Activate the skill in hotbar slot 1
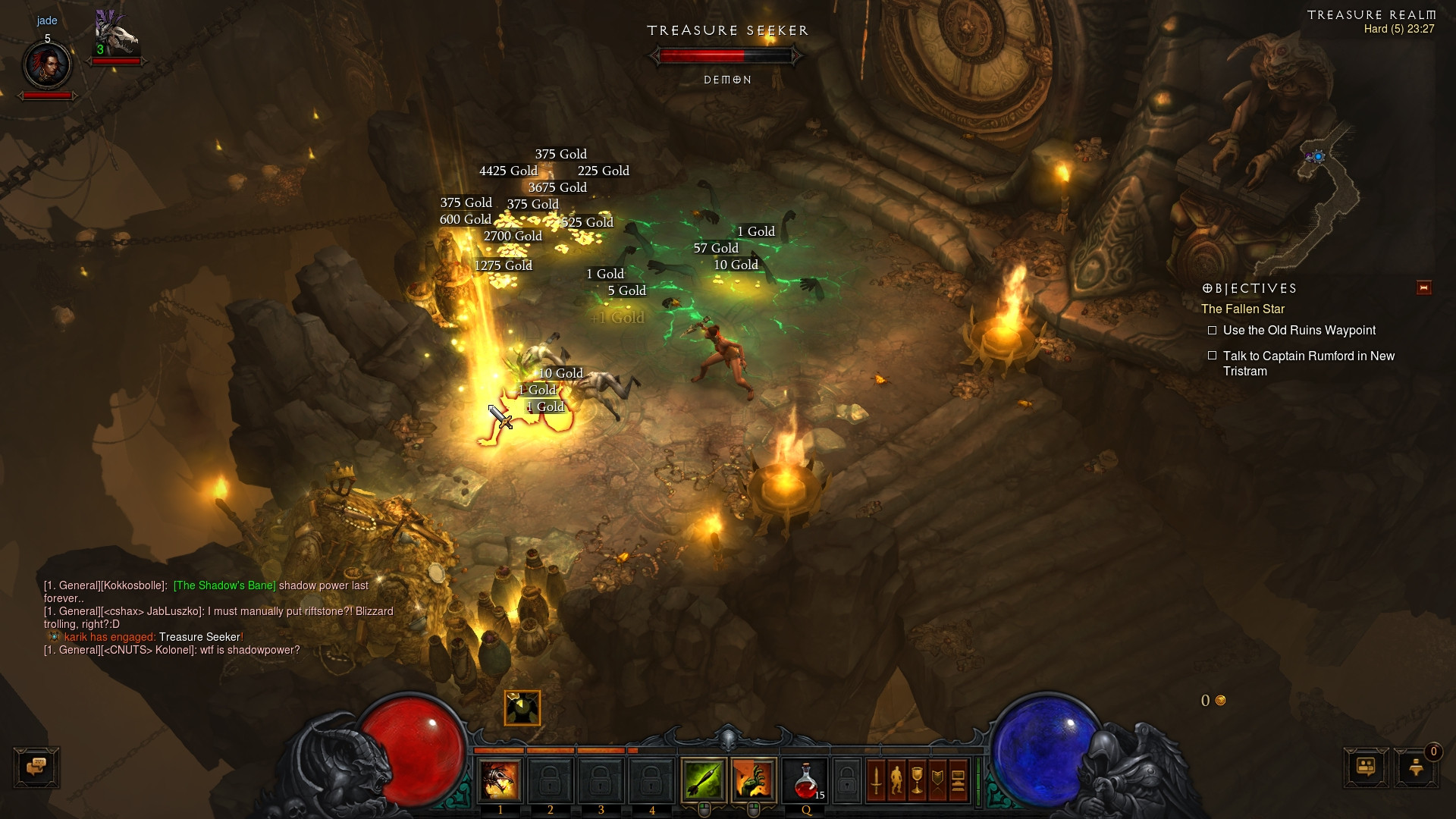The height and width of the screenshot is (819, 1456). pyautogui.click(x=500, y=780)
